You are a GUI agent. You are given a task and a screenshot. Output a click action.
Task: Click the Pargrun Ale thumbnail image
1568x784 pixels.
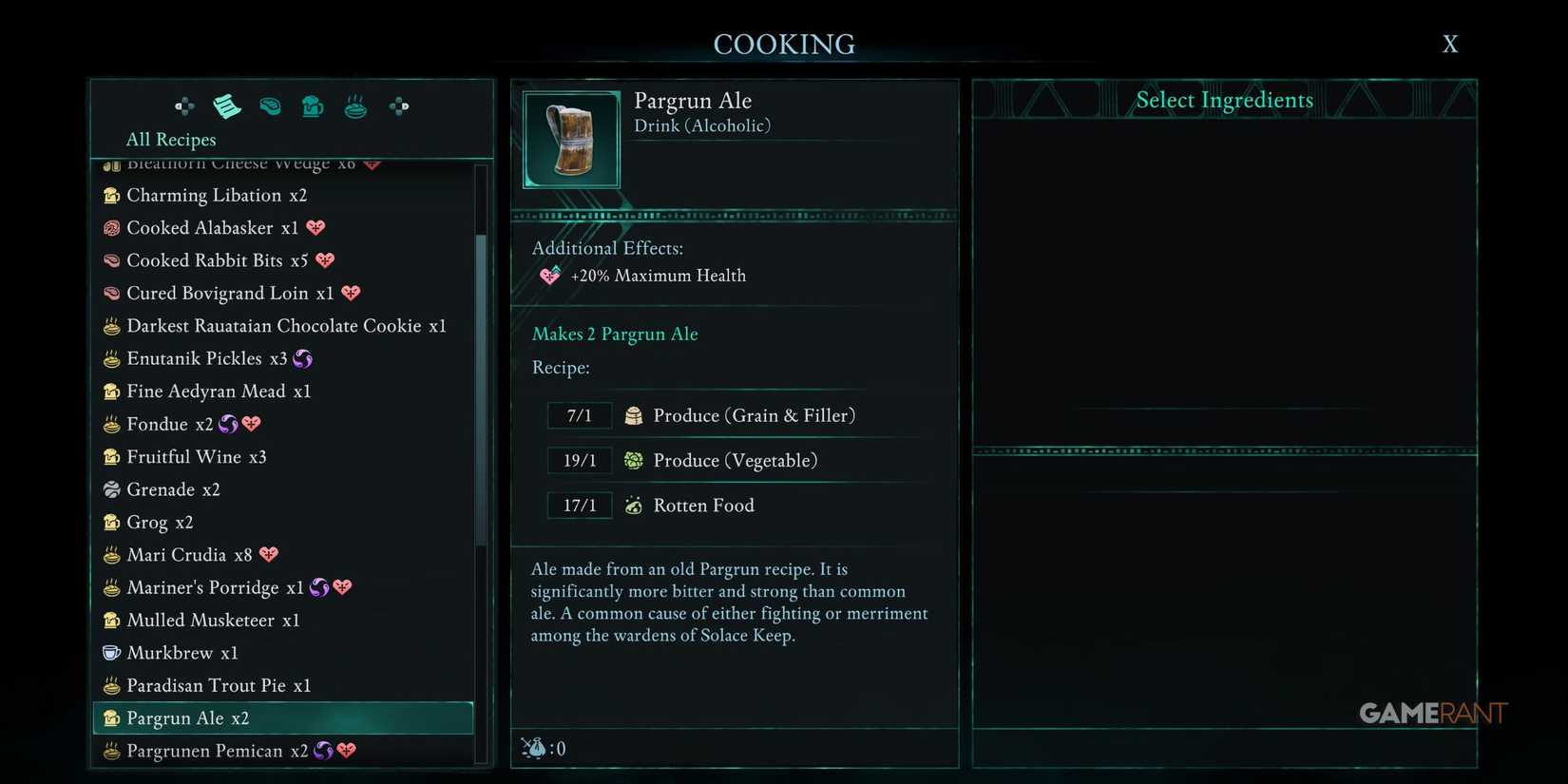[x=570, y=139]
